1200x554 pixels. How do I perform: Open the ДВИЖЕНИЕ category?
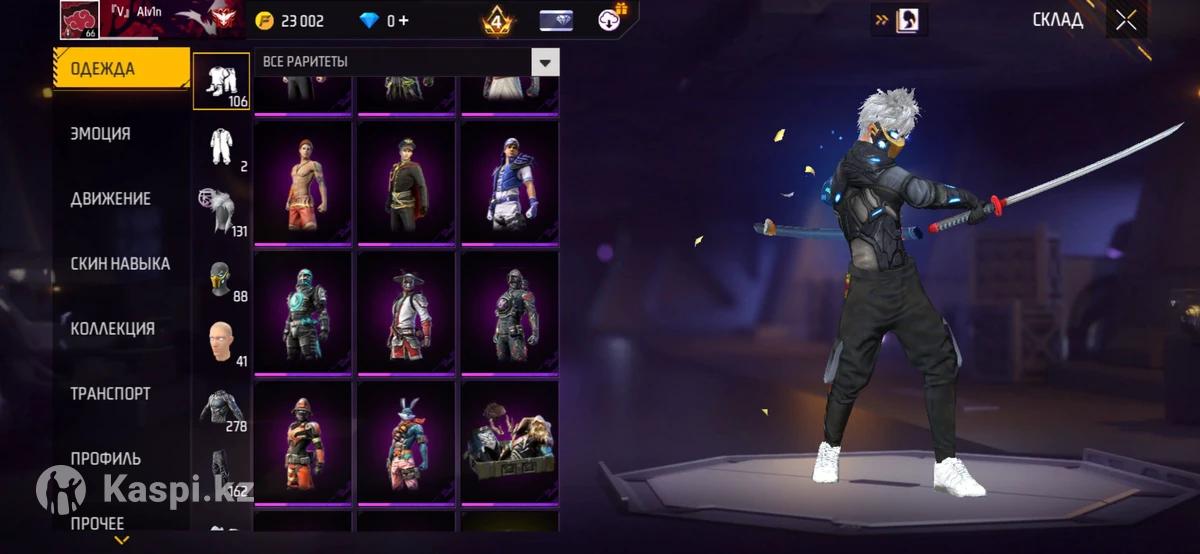click(x=110, y=198)
